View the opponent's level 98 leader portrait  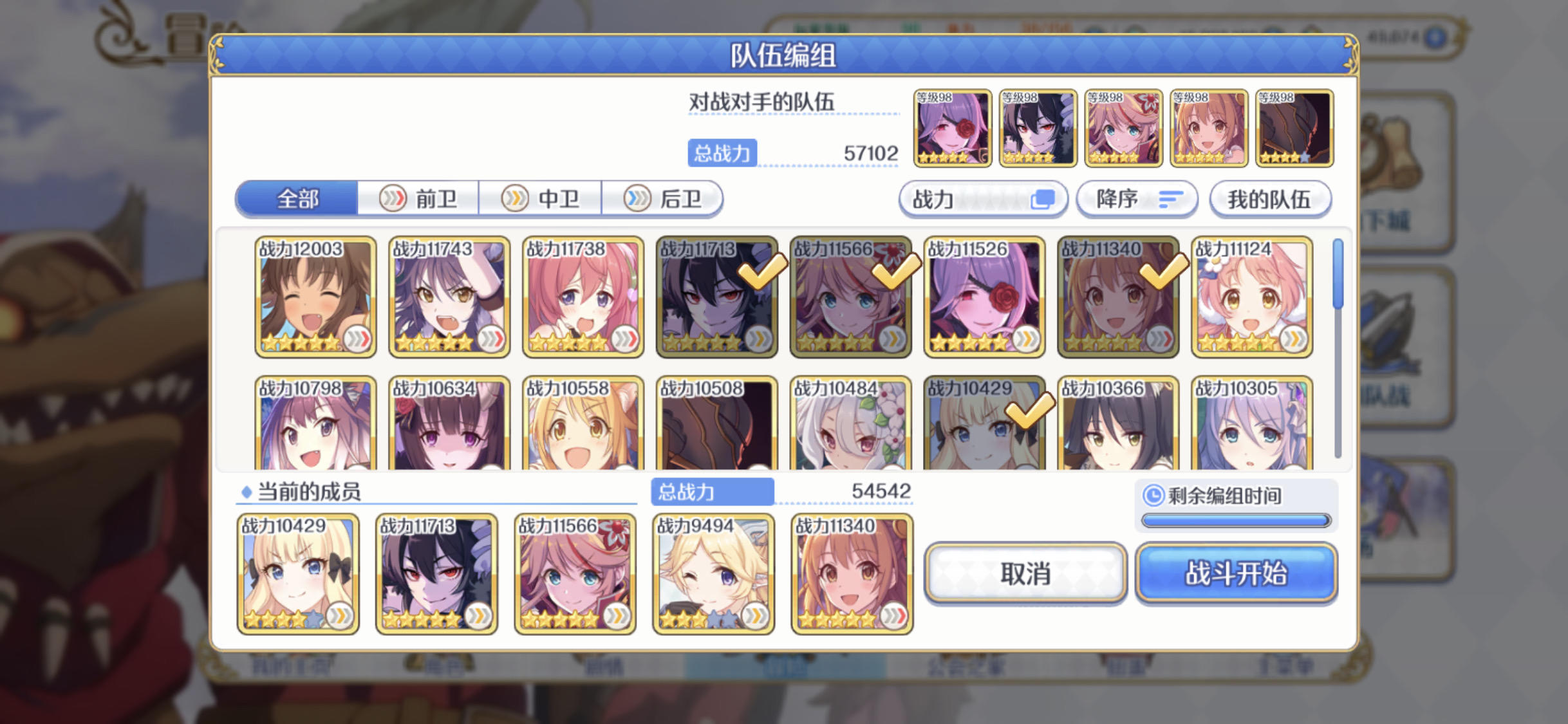(952, 127)
